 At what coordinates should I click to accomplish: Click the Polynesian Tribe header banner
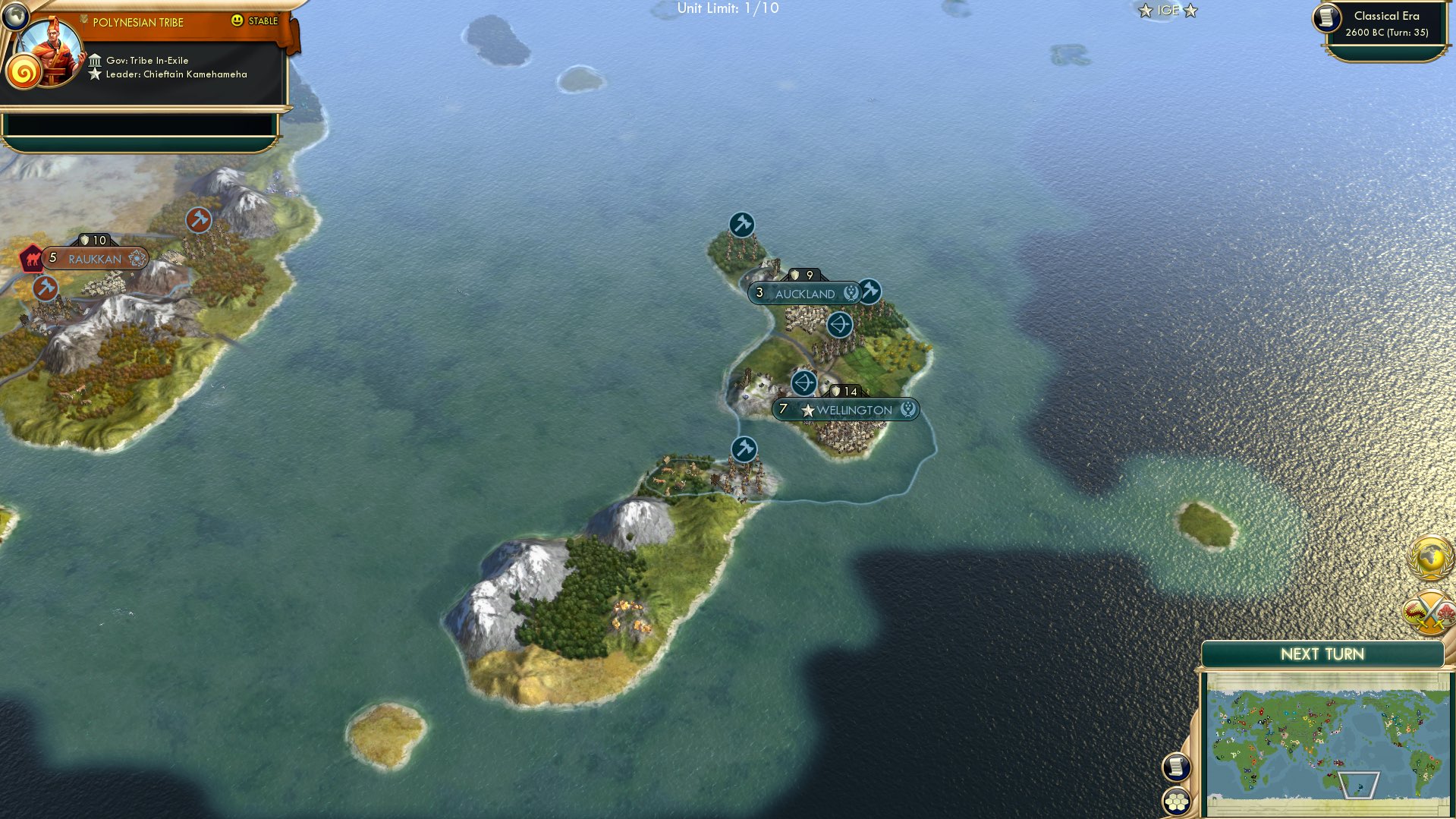coord(137,22)
